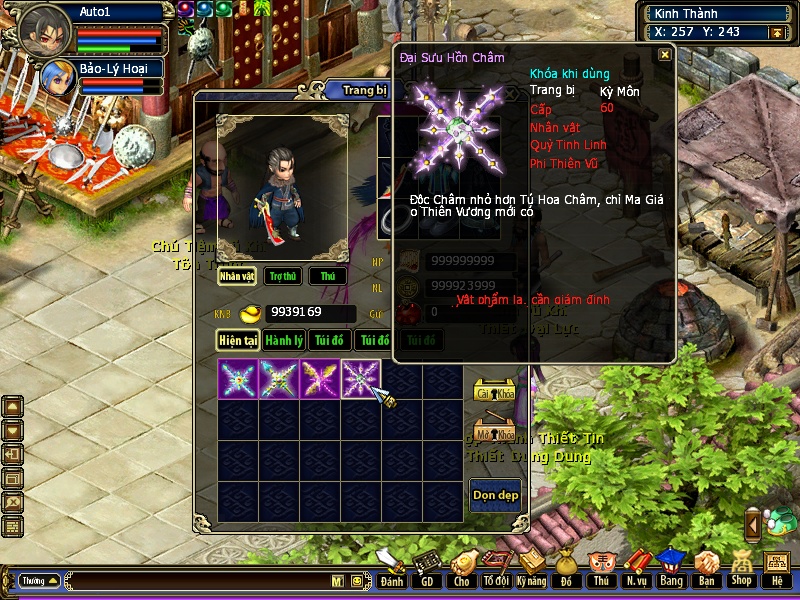This screenshot has width=800, height=600.
Task: Select the Thú tab in equipment panel
Action: point(327,276)
